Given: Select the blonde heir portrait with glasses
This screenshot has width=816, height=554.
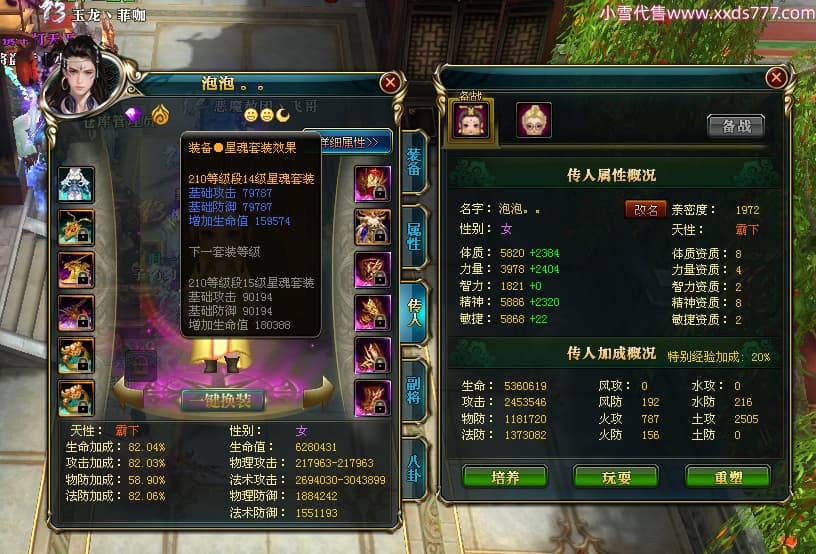Looking at the screenshot, I should point(533,120).
